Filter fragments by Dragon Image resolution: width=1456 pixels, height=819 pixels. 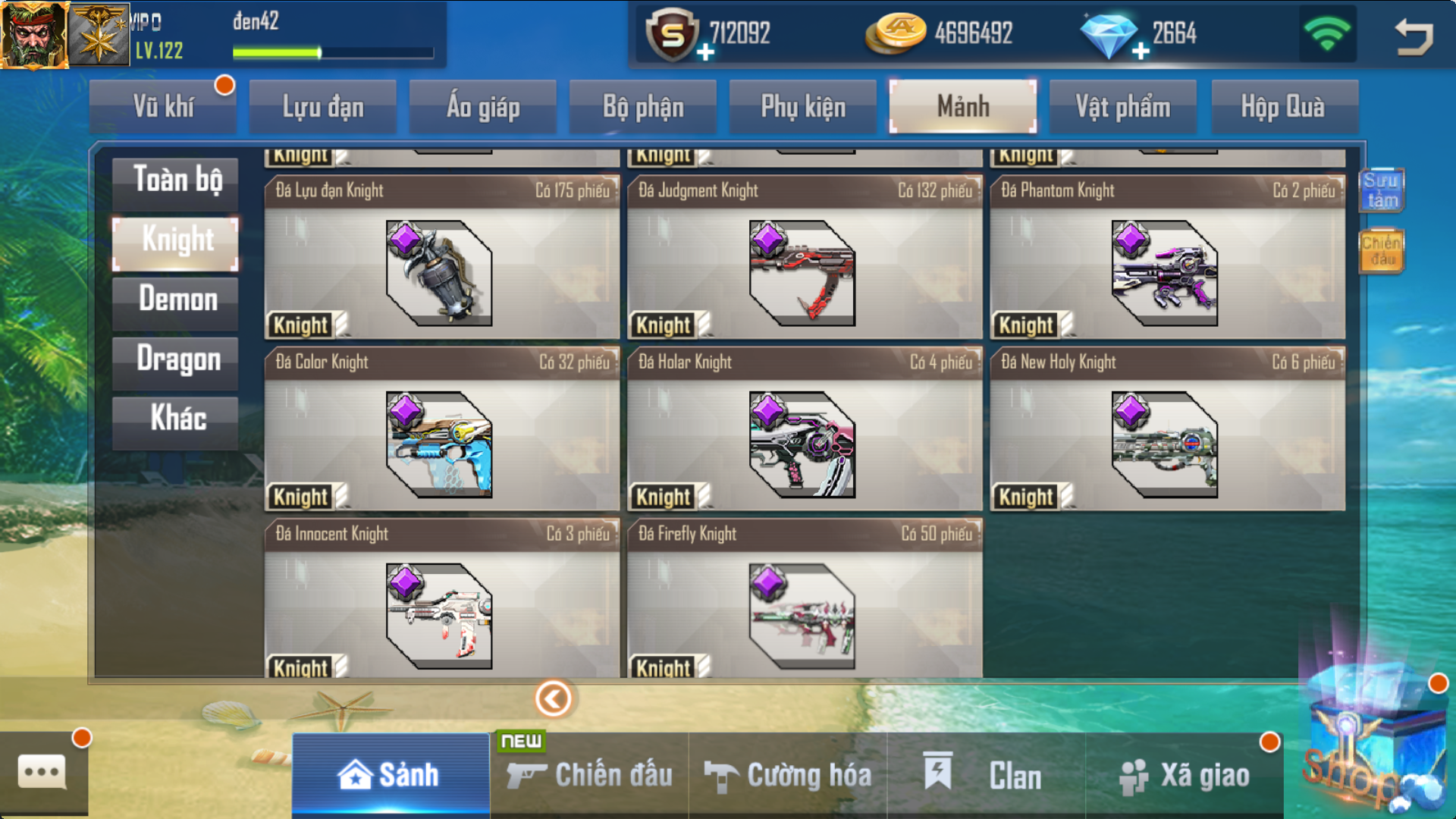[x=176, y=359]
